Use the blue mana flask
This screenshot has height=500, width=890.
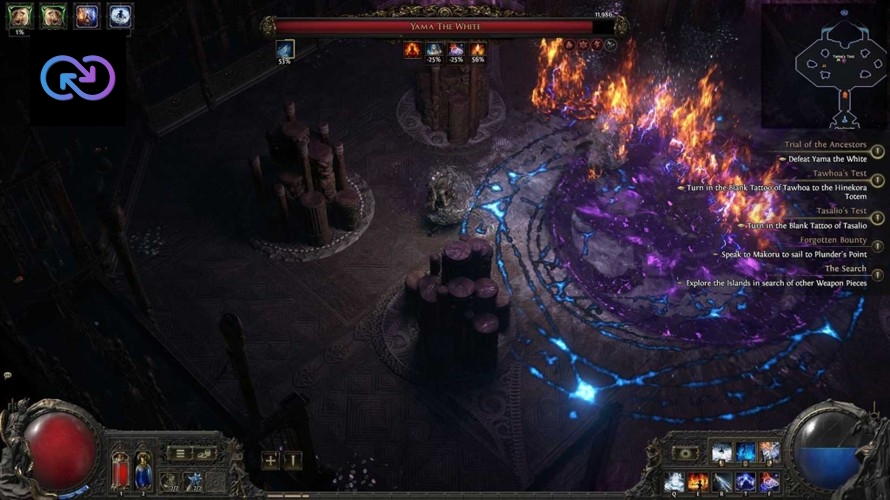[x=143, y=469]
